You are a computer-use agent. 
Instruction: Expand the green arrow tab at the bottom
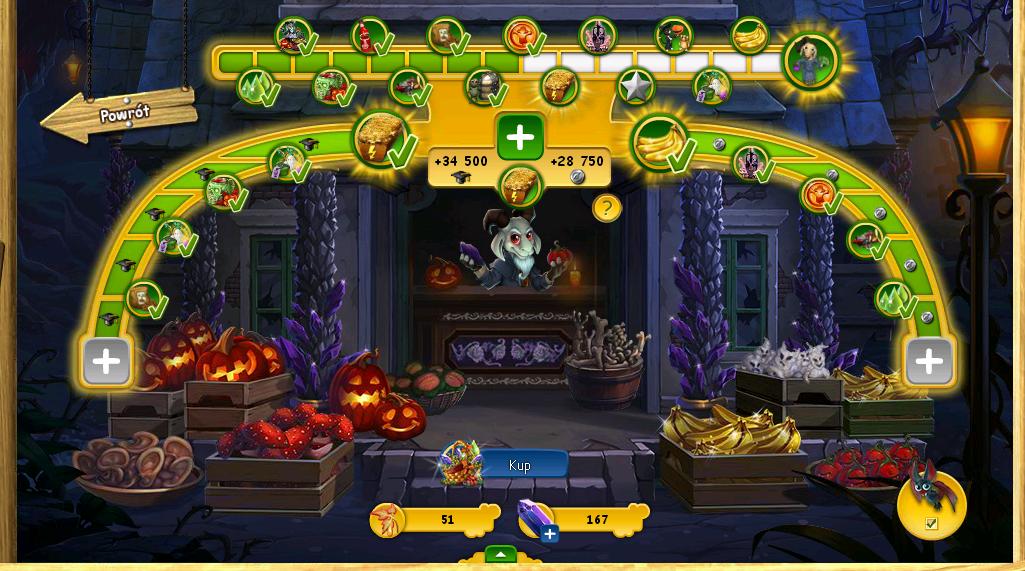click(500, 554)
